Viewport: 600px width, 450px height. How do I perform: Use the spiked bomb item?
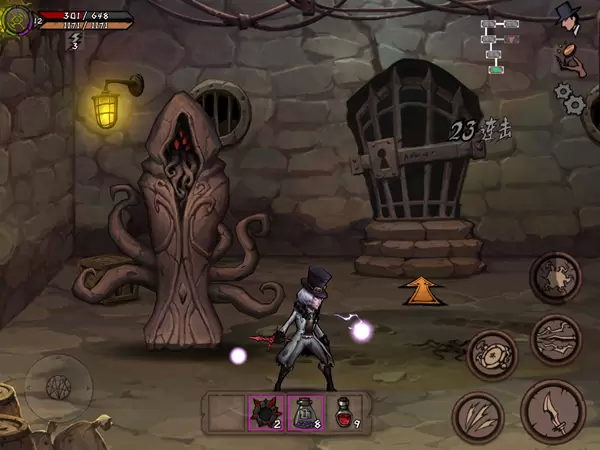pos(265,412)
